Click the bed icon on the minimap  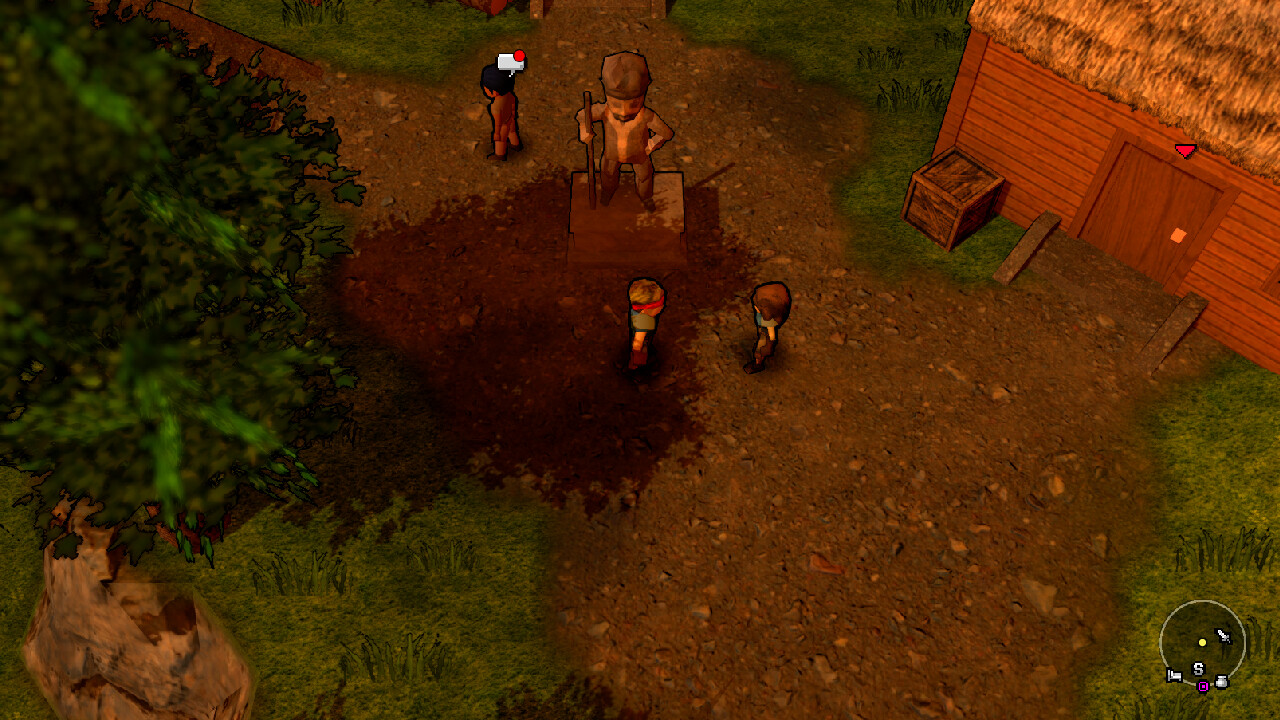(x=1174, y=675)
